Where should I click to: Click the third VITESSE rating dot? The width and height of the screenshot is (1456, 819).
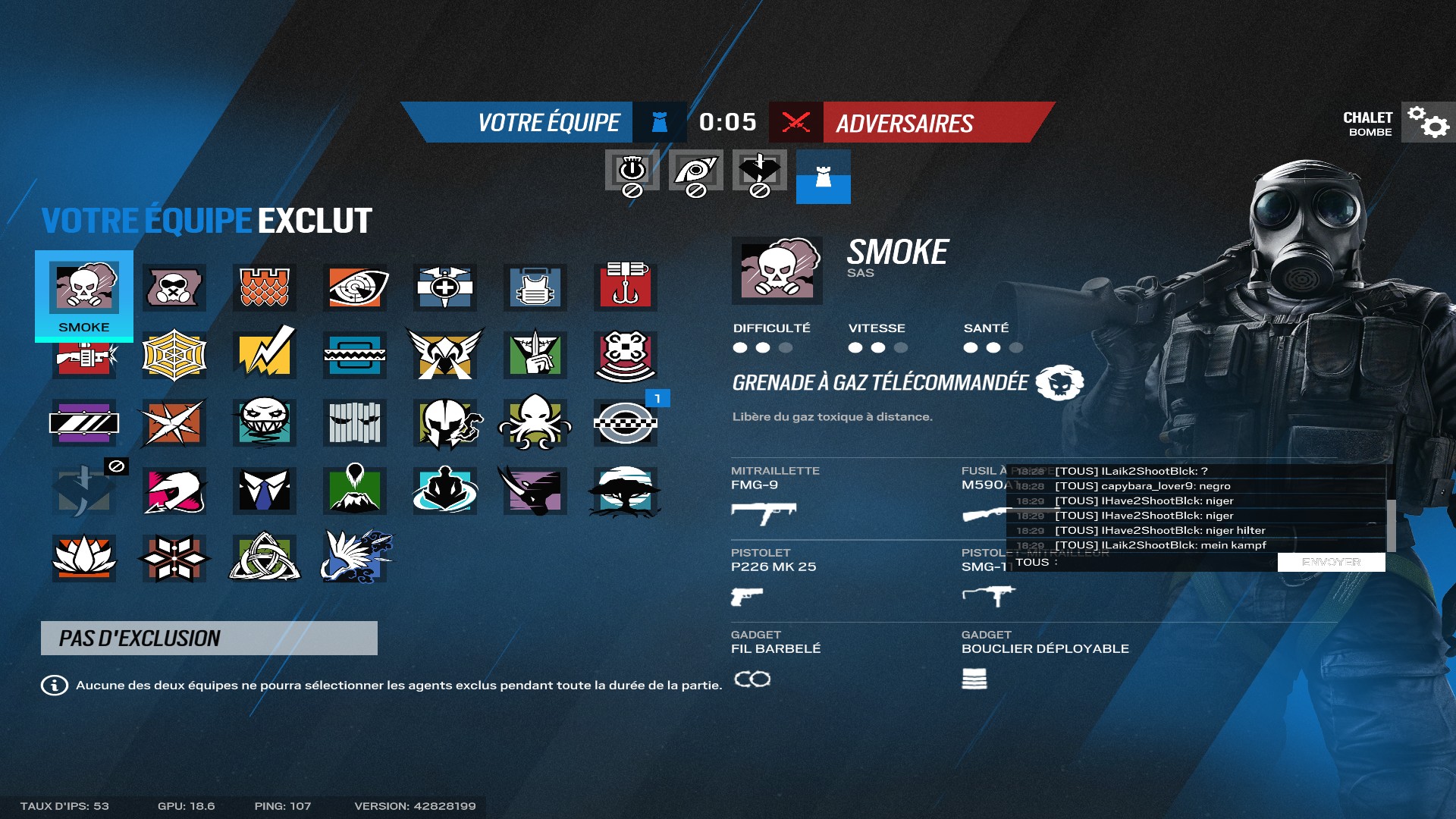(901, 348)
